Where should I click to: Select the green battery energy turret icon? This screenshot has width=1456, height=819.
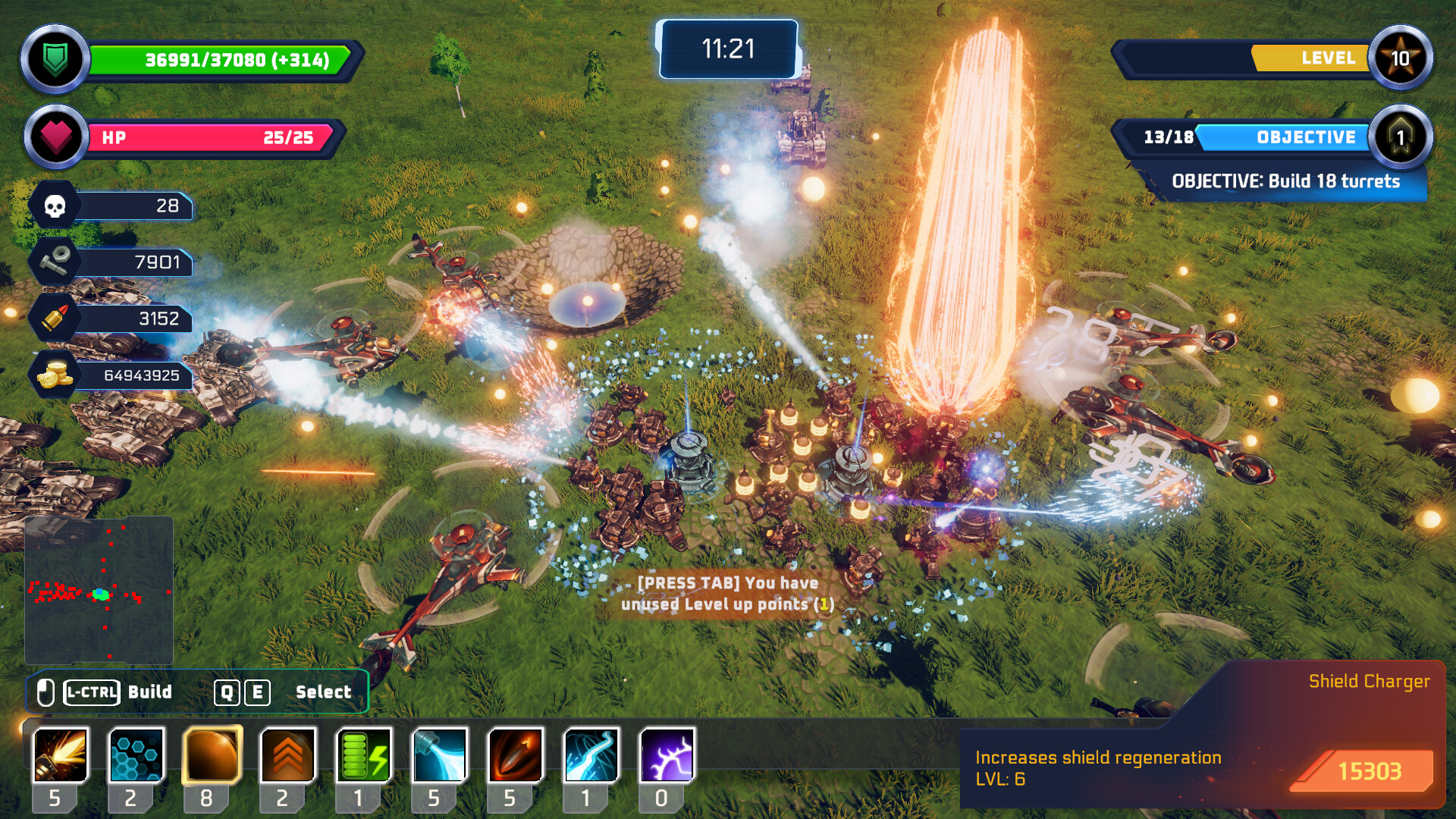364,755
